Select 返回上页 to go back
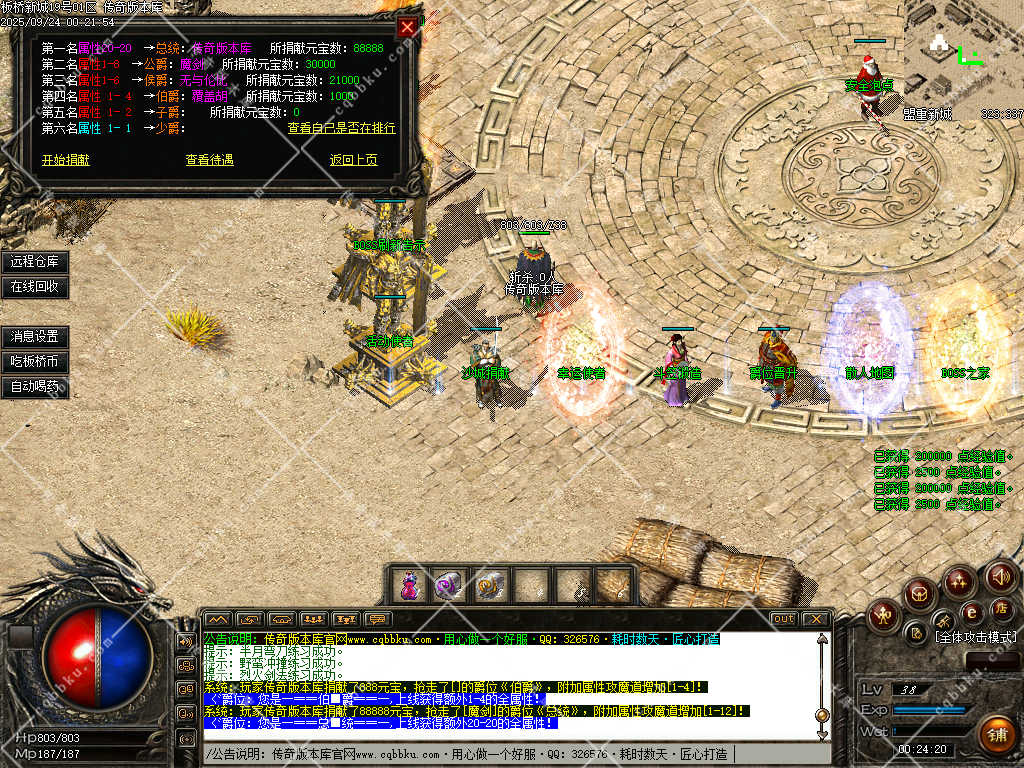Screen dimensions: 1024x768 (354, 160)
